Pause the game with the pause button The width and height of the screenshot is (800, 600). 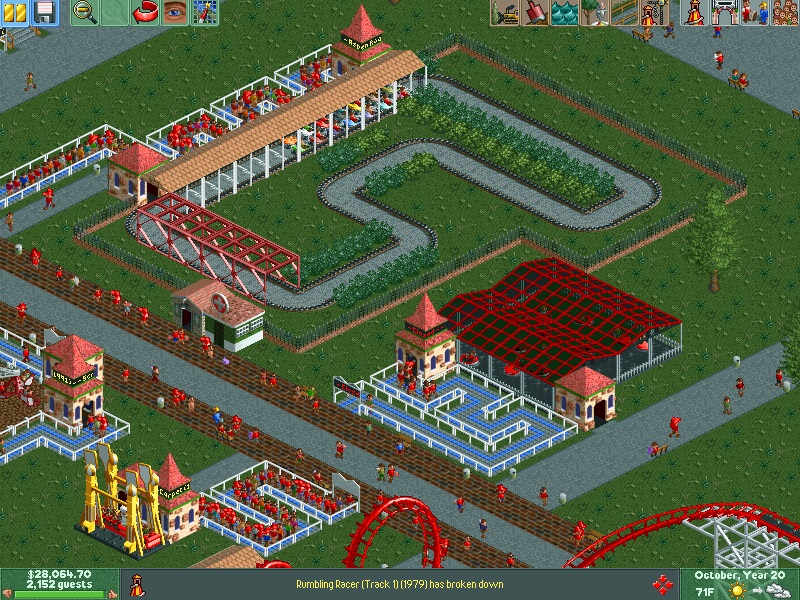click(15, 12)
